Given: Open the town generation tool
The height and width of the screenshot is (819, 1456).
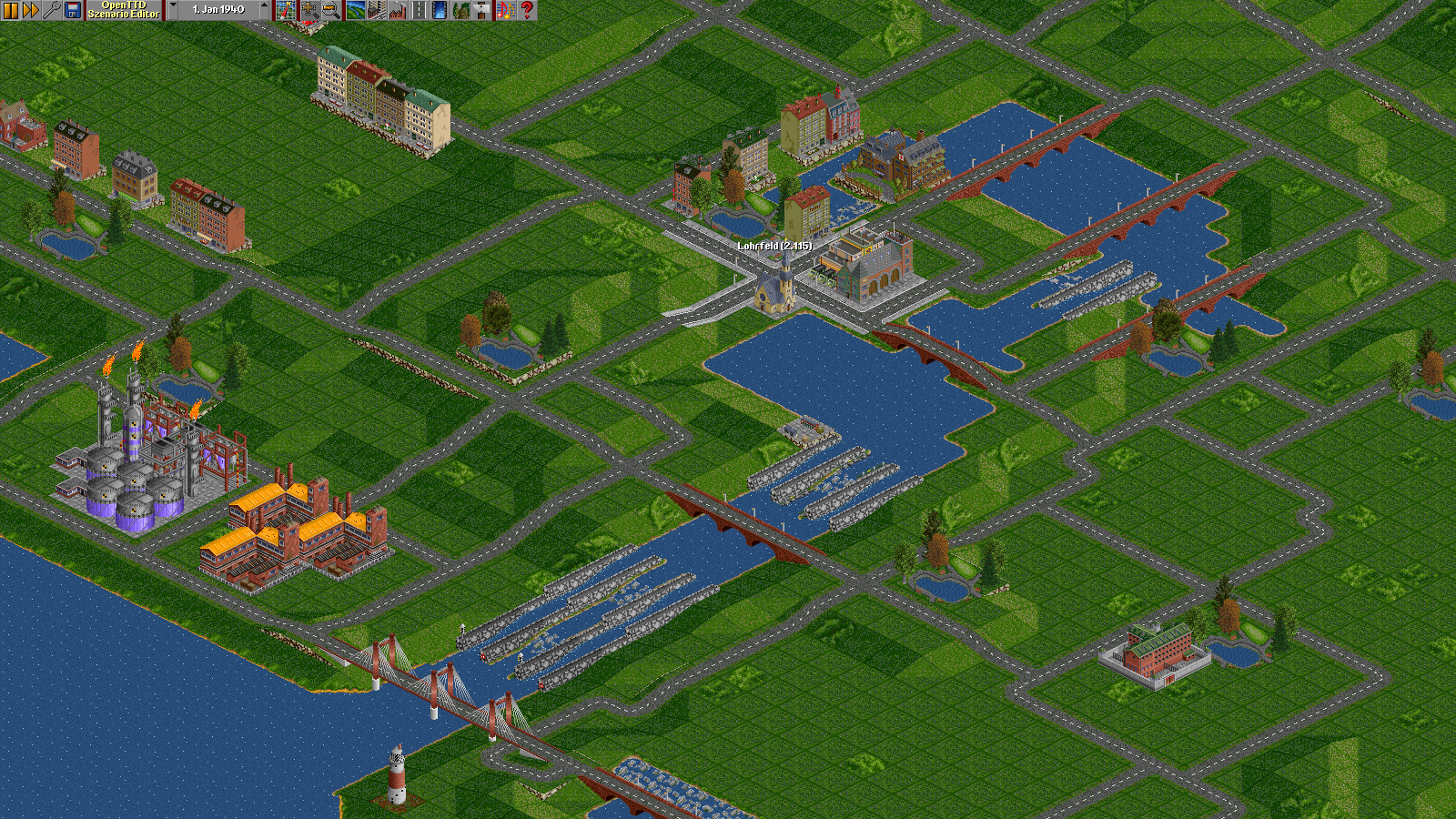Looking at the screenshot, I should (x=376, y=10).
